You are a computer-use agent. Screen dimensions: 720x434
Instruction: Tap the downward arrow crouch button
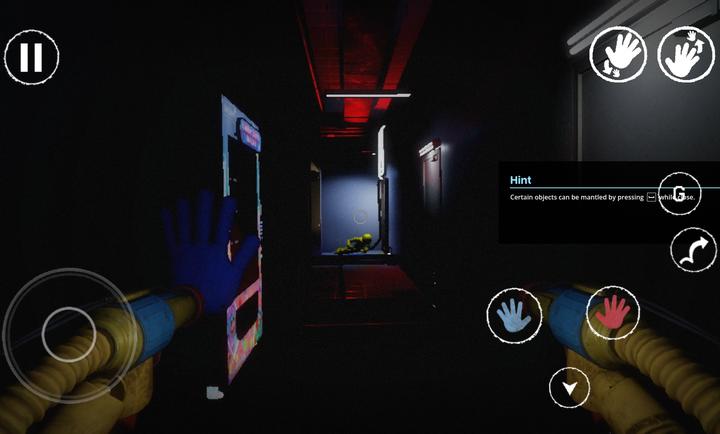click(x=569, y=388)
